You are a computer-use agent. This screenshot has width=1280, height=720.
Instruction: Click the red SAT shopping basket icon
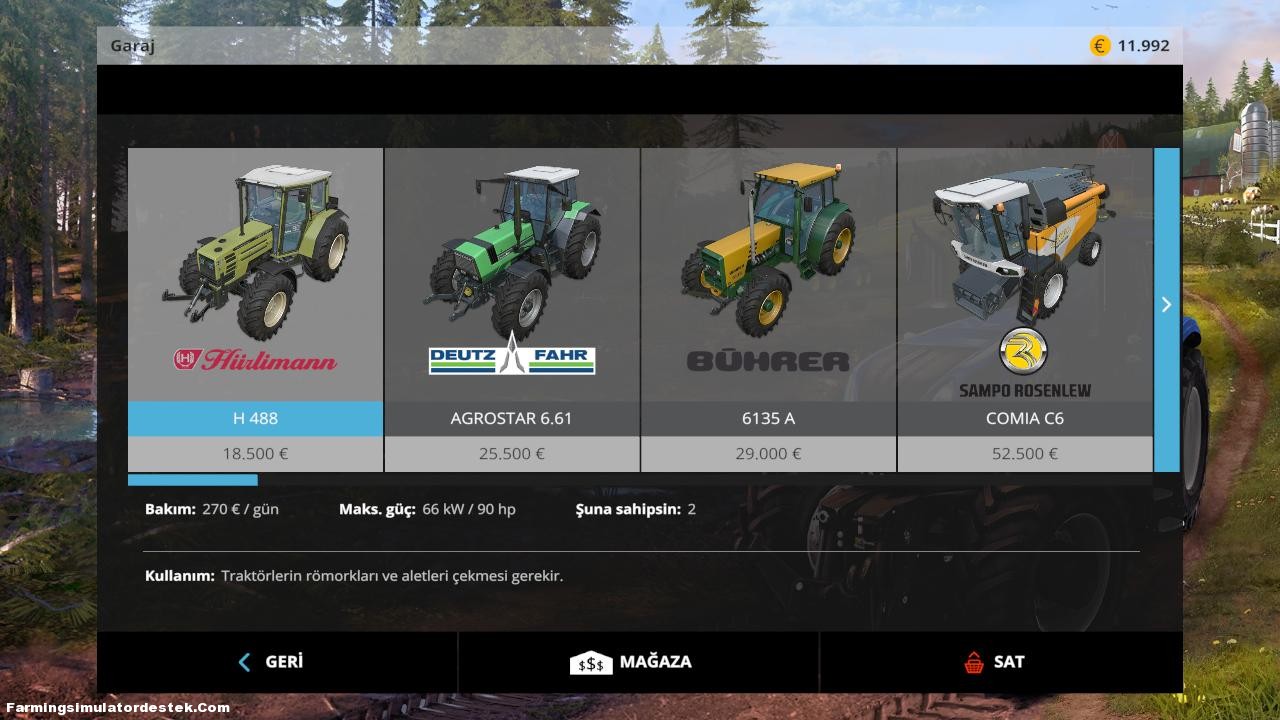(971, 661)
